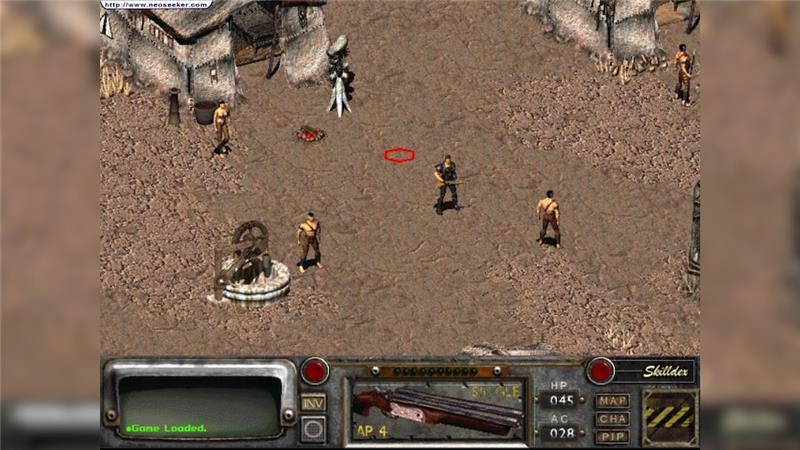Click the green message log display

(200, 405)
